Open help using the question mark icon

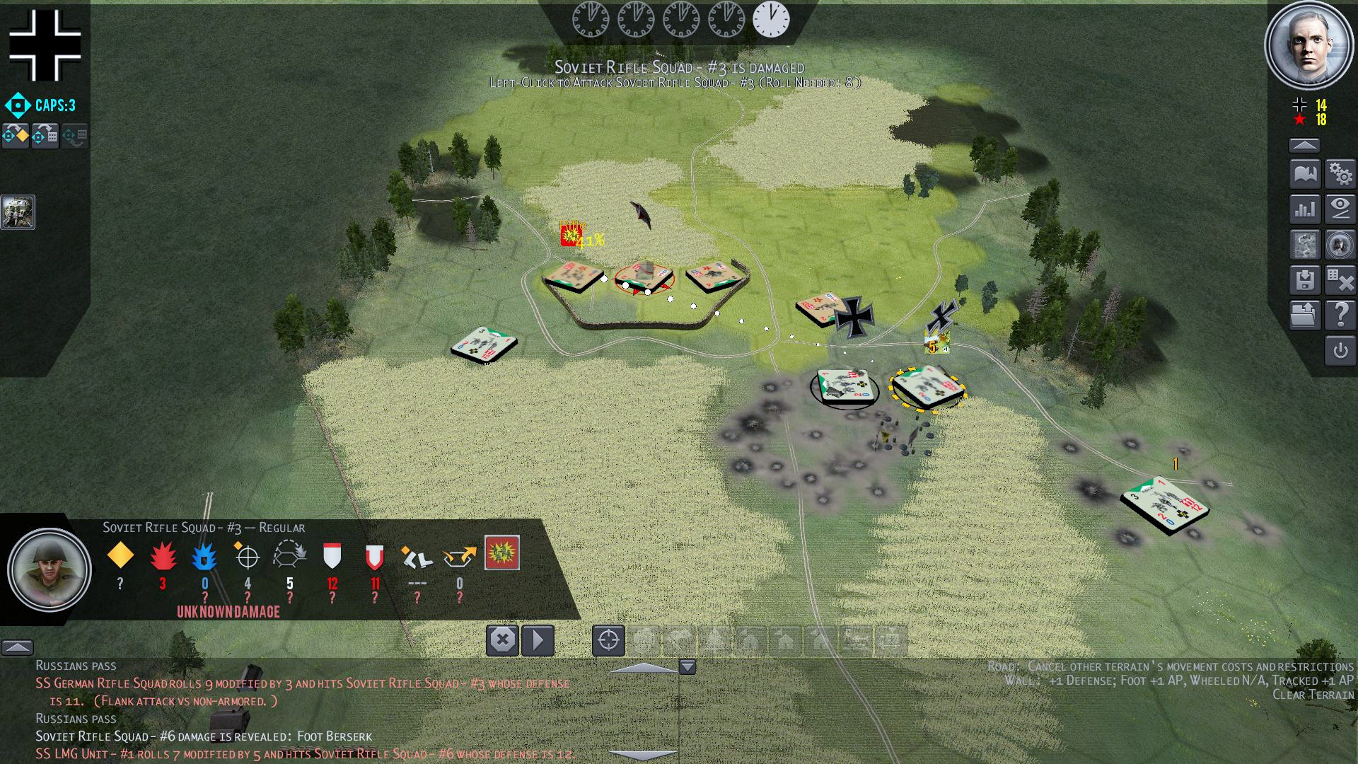tap(1339, 314)
